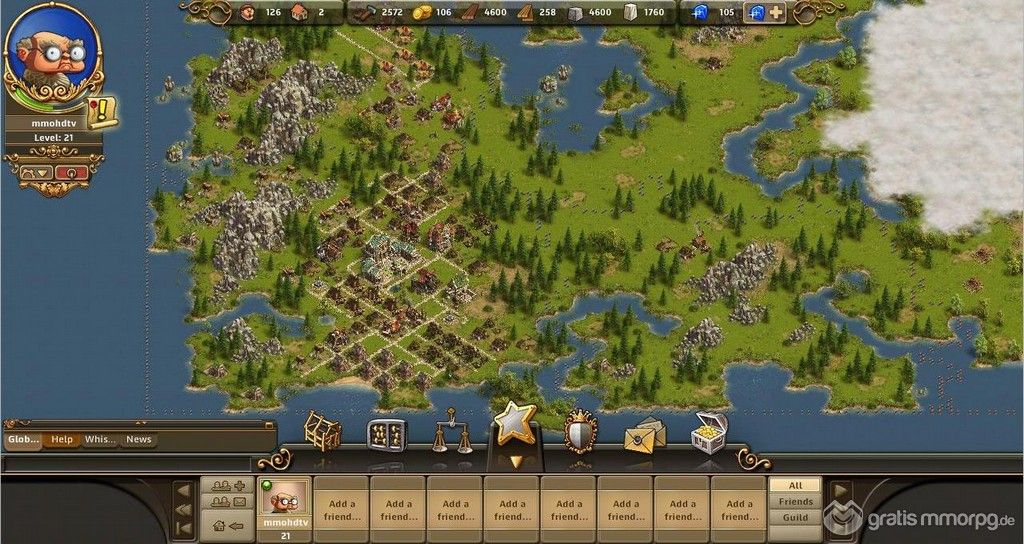Screen dimensions: 1024x544
Task: Click the blue gem plus button
Action: tap(775, 13)
